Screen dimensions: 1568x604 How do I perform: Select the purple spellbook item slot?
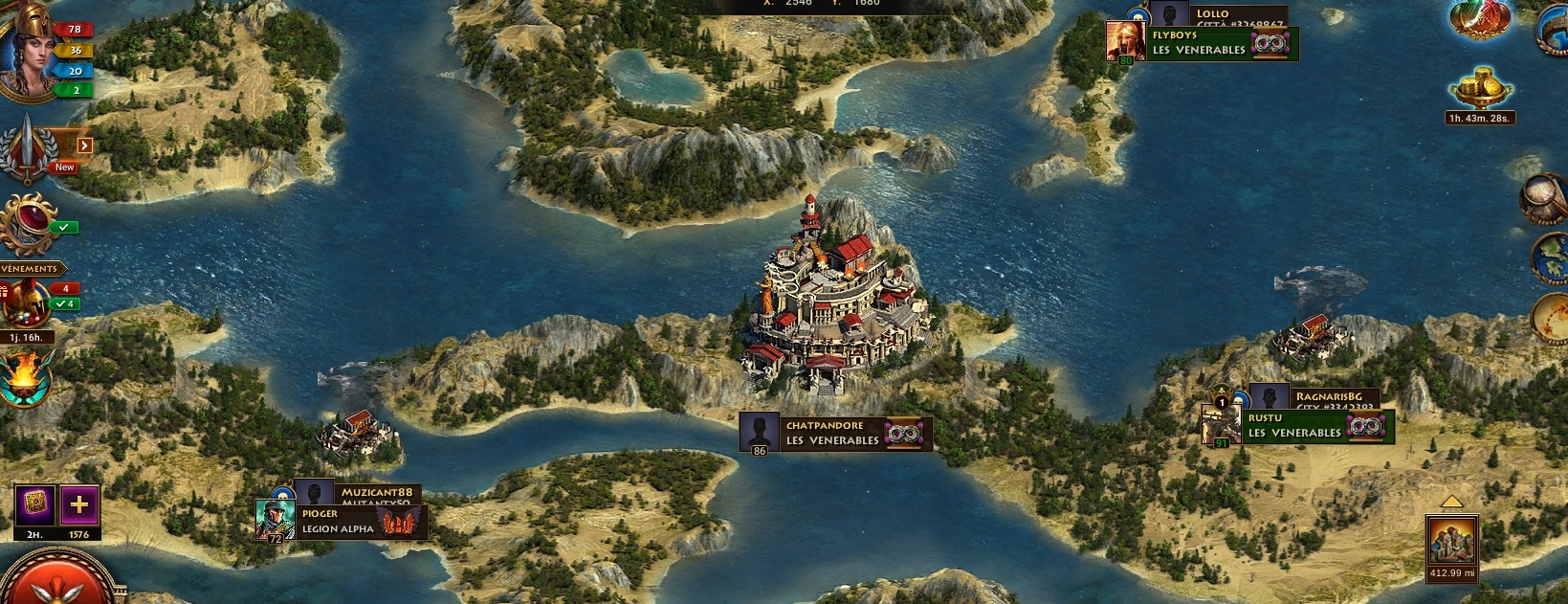click(x=34, y=505)
